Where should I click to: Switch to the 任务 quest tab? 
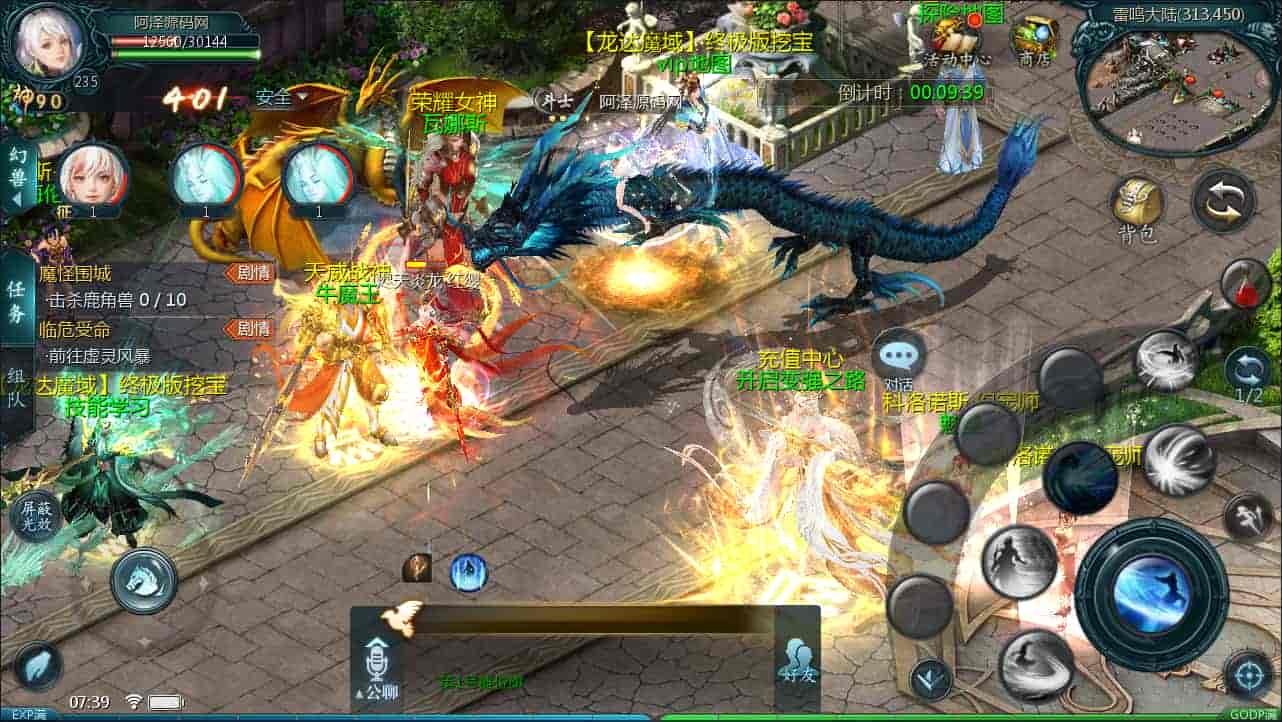coord(17,299)
